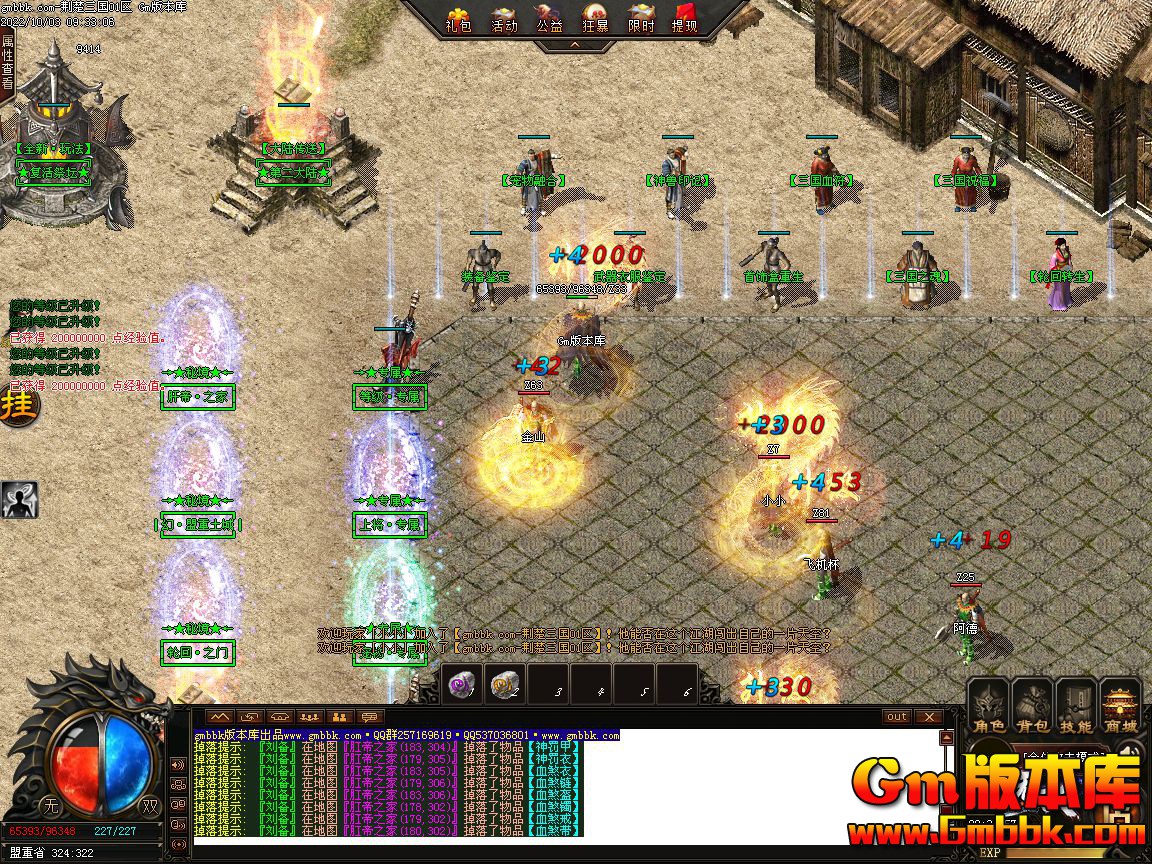Activate the 狂暴 berserk icon
This screenshot has height=864, width=1152.
(x=595, y=18)
